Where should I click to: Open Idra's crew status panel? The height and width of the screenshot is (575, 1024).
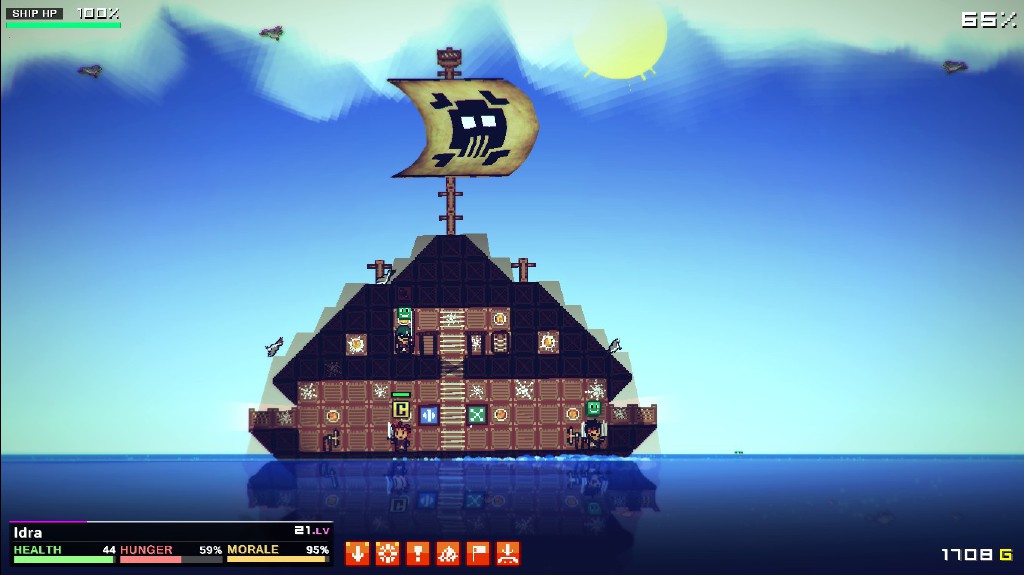(171, 543)
